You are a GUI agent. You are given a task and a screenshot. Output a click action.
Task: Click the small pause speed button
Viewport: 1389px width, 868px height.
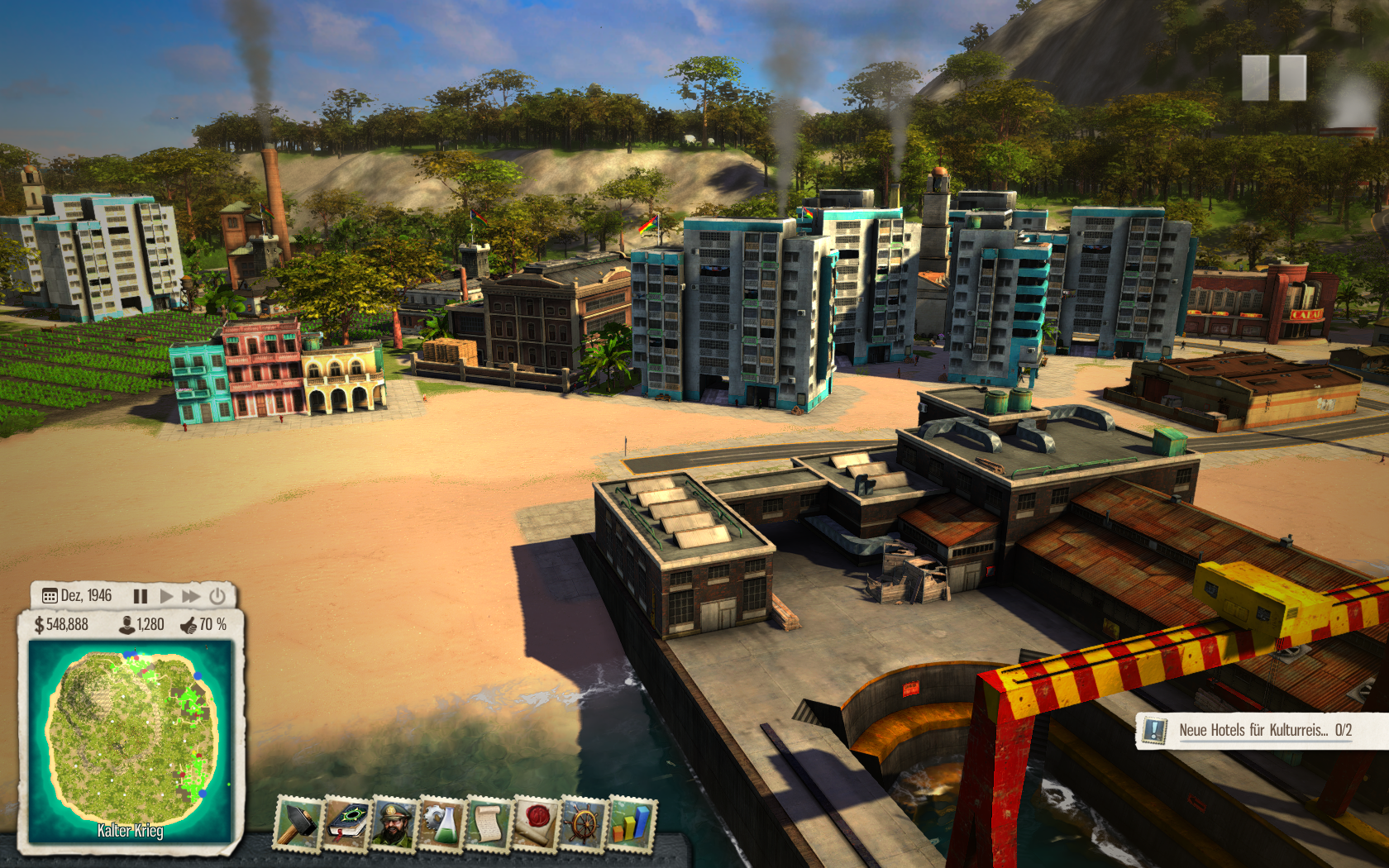coord(141,596)
